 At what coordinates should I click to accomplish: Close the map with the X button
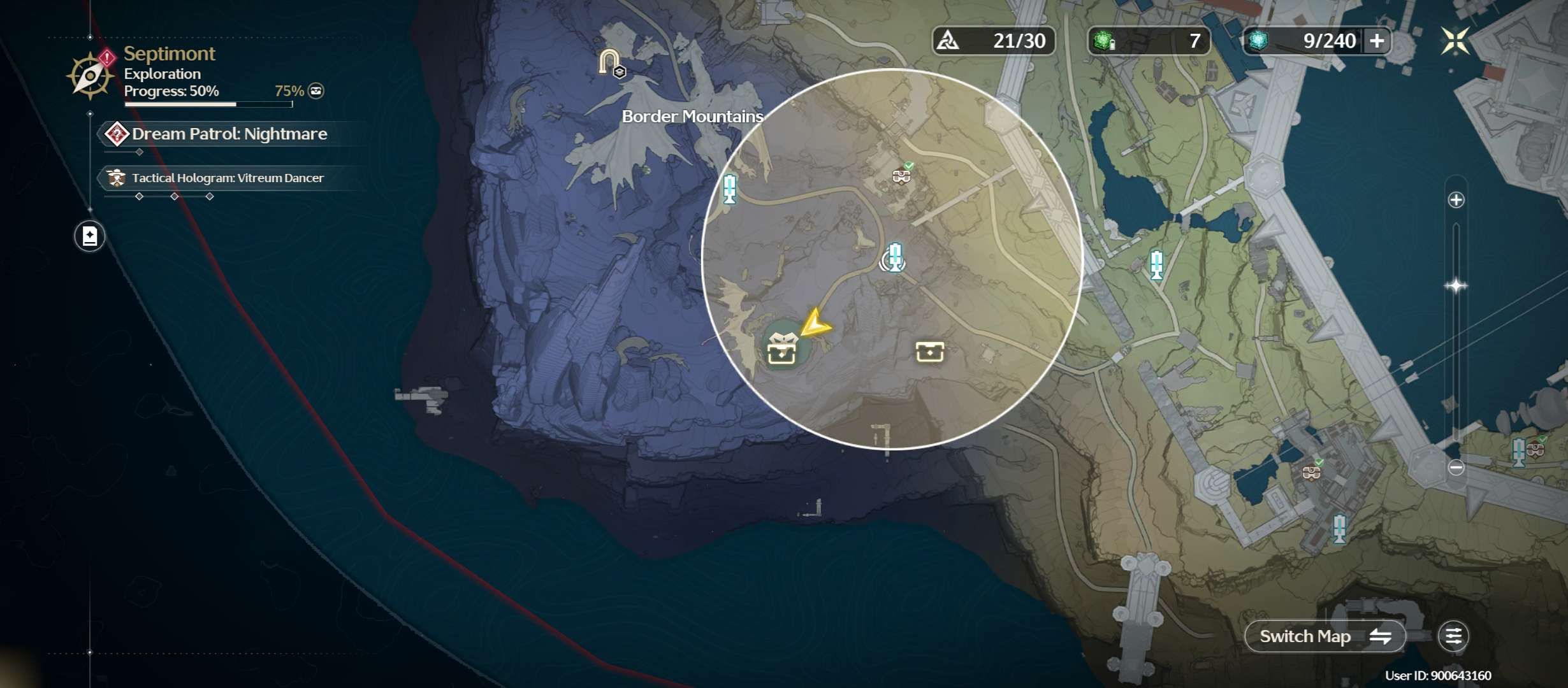tap(1455, 41)
